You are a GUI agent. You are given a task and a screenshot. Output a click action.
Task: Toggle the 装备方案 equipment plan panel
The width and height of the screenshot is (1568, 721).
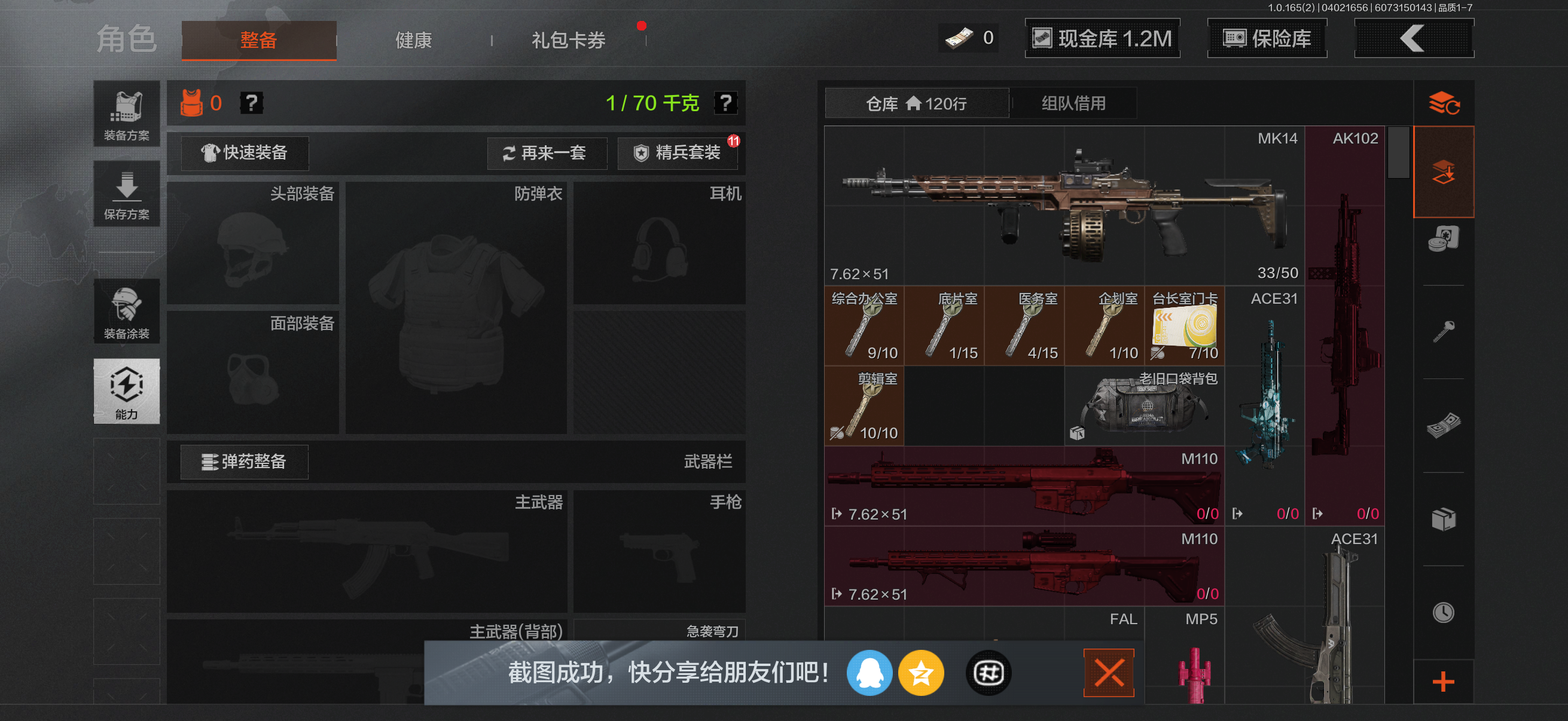pyautogui.click(x=126, y=114)
